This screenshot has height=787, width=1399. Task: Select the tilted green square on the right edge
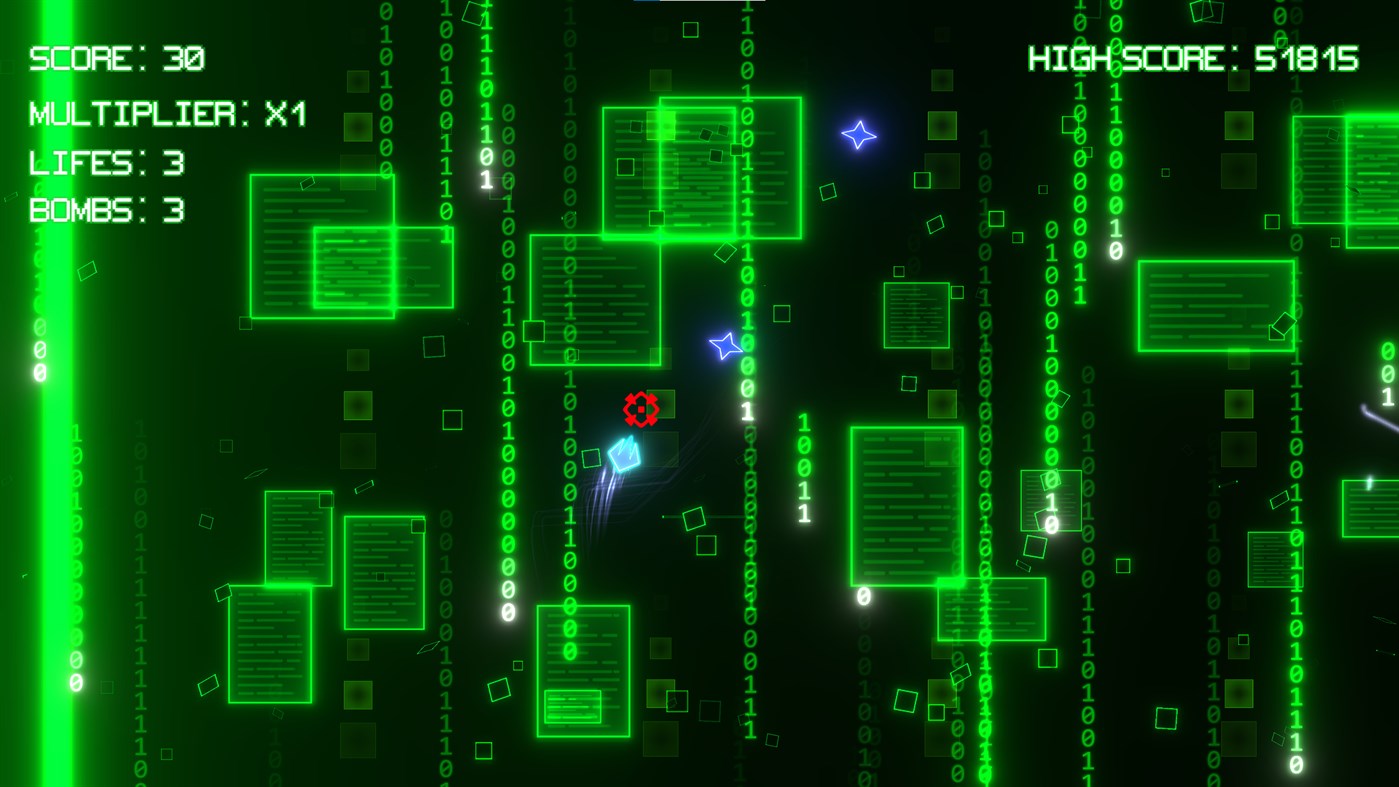[1283, 325]
